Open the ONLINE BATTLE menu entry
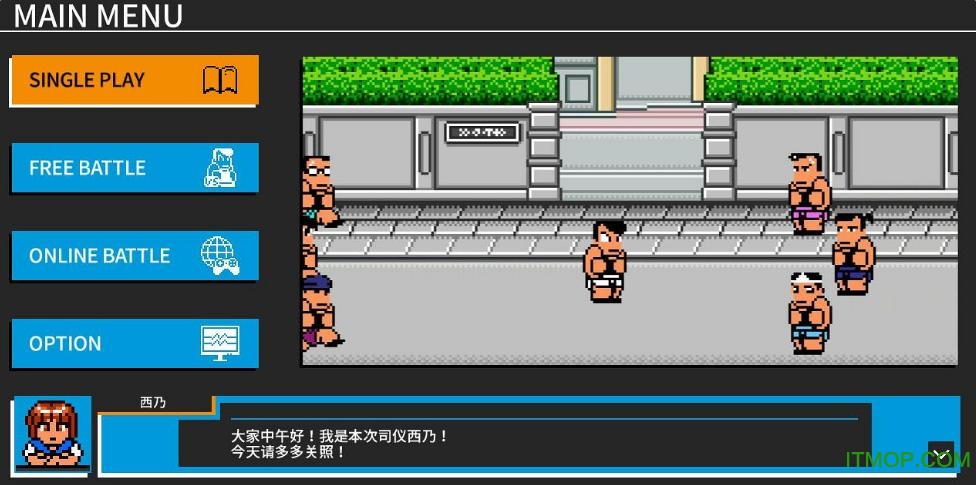This screenshot has height=485, width=976. [x=134, y=256]
